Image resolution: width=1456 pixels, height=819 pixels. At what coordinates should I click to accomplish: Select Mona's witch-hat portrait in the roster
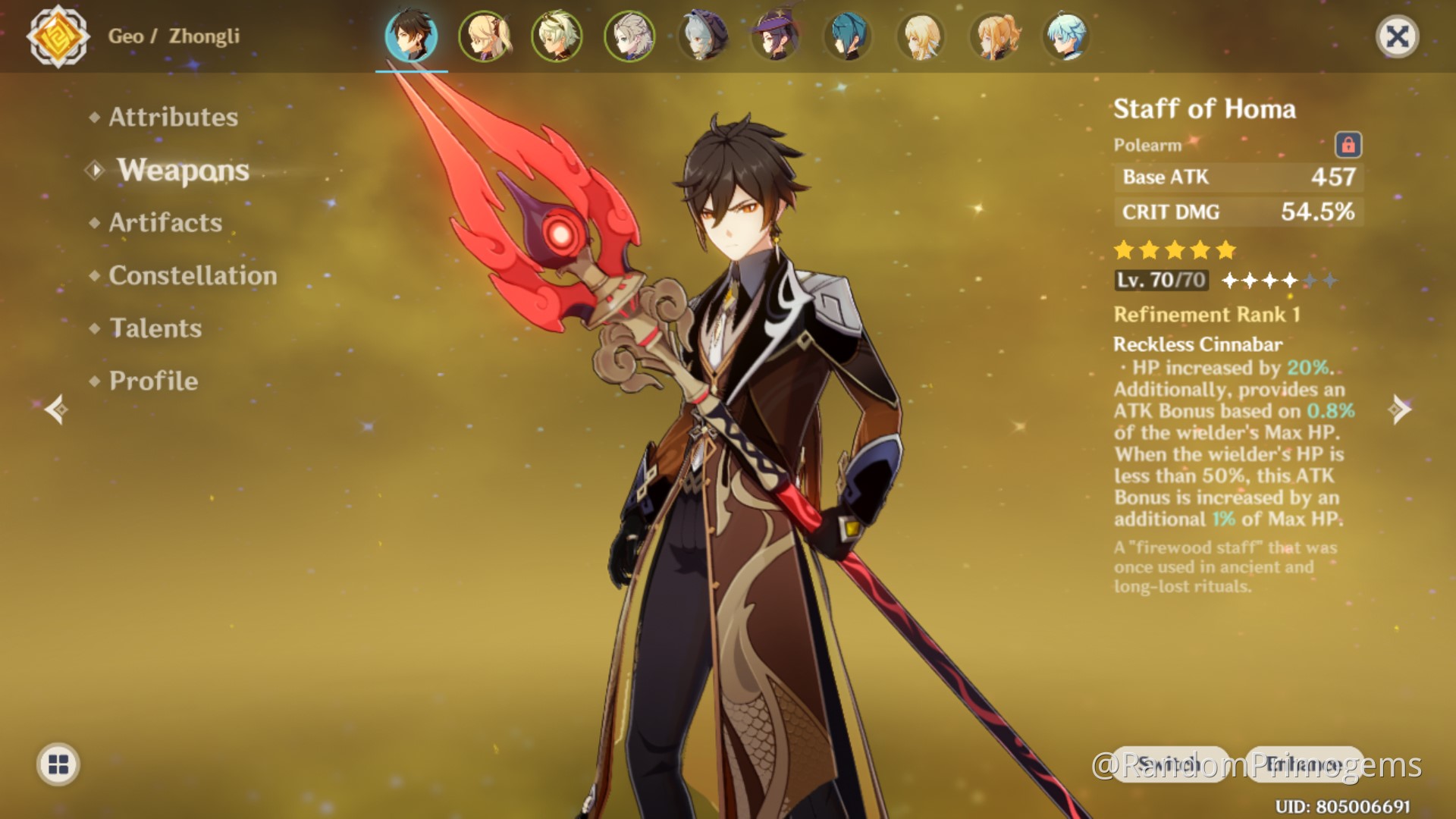pos(775,36)
